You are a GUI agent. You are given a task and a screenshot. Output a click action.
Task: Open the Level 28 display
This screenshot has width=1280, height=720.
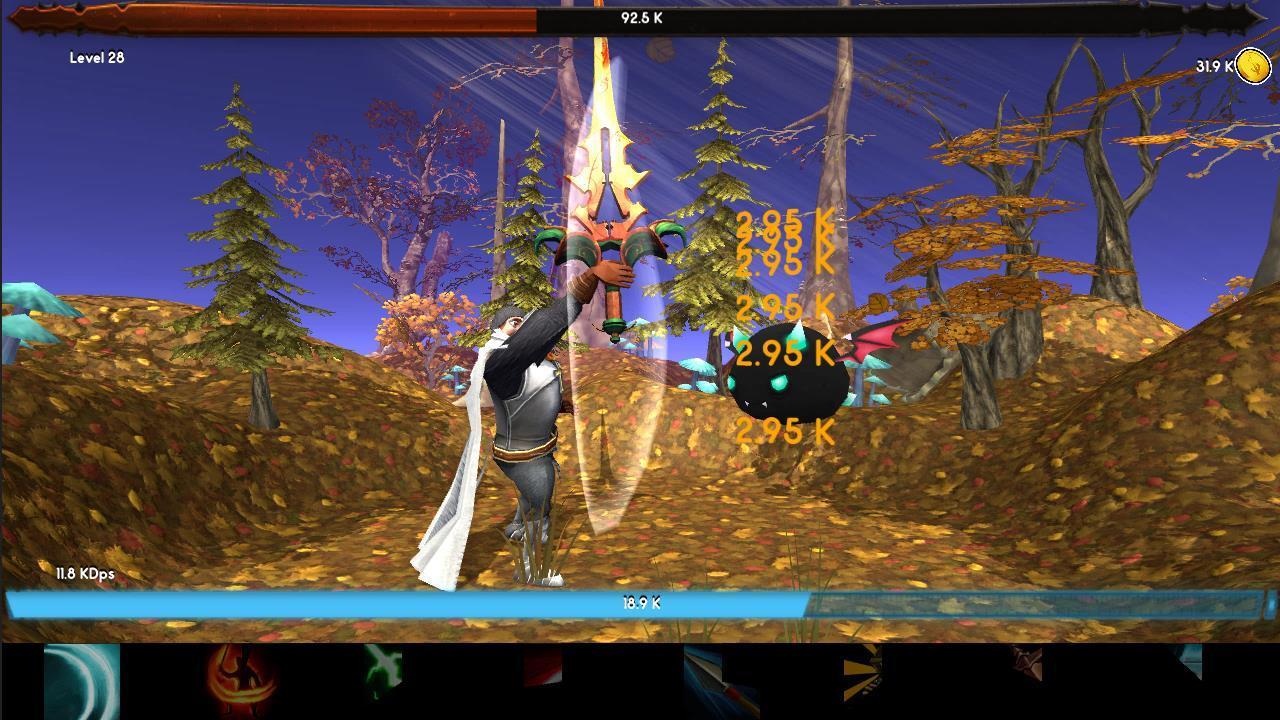pyautogui.click(x=98, y=58)
